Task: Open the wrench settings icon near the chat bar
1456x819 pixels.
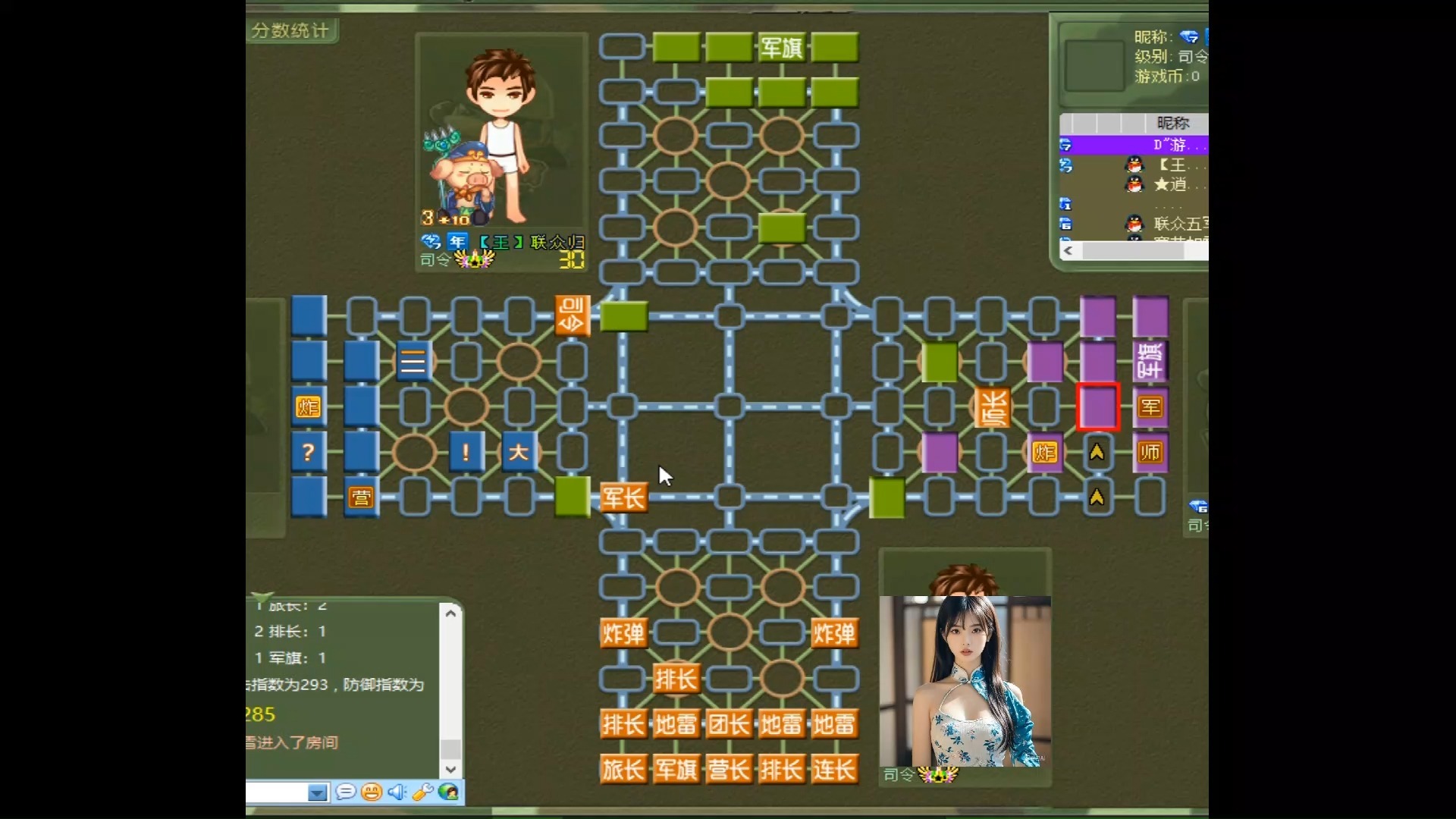Action: click(423, 792)
